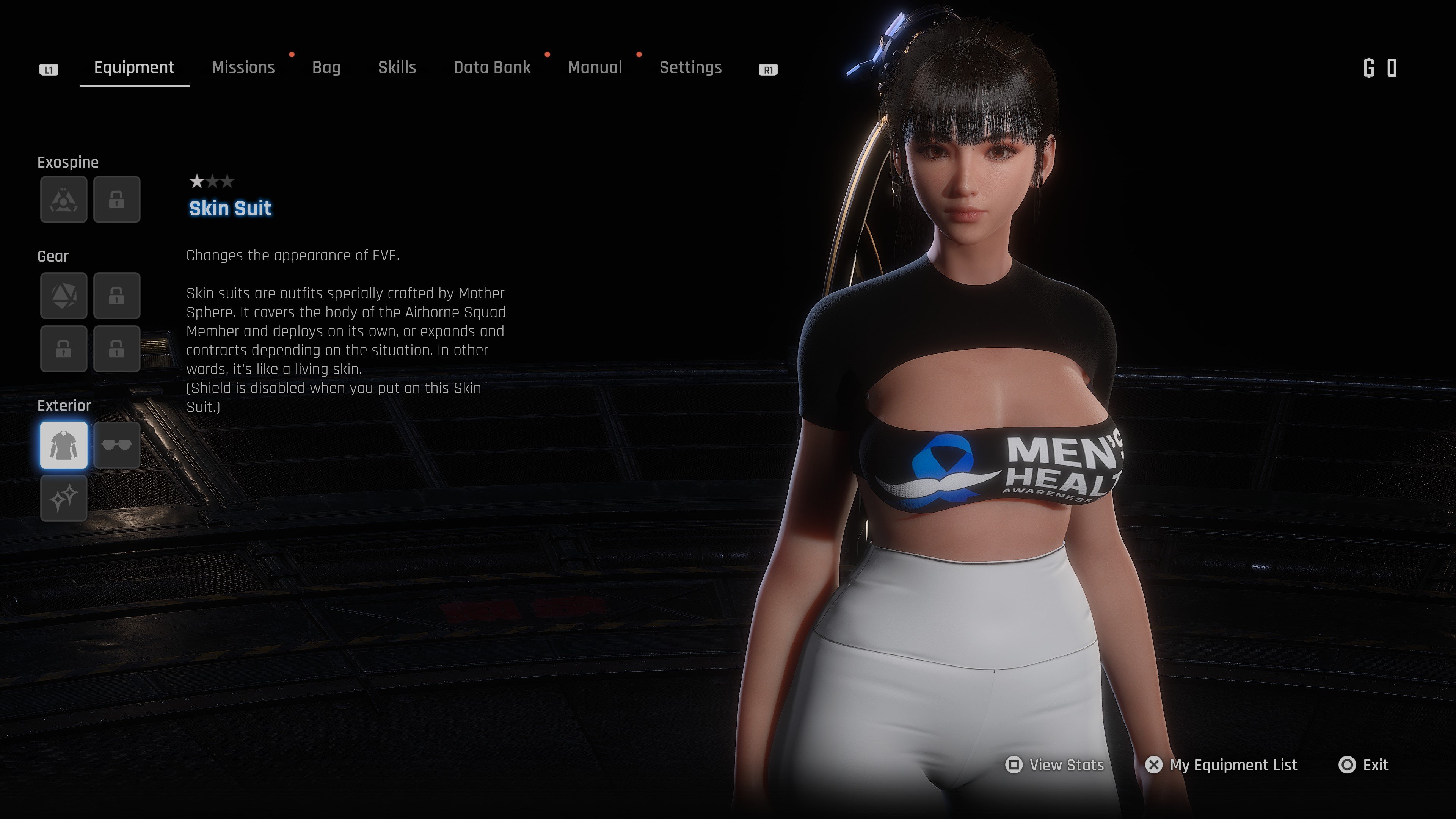Go to the Bag tab
1456x819 pixels.
(326, 68)
